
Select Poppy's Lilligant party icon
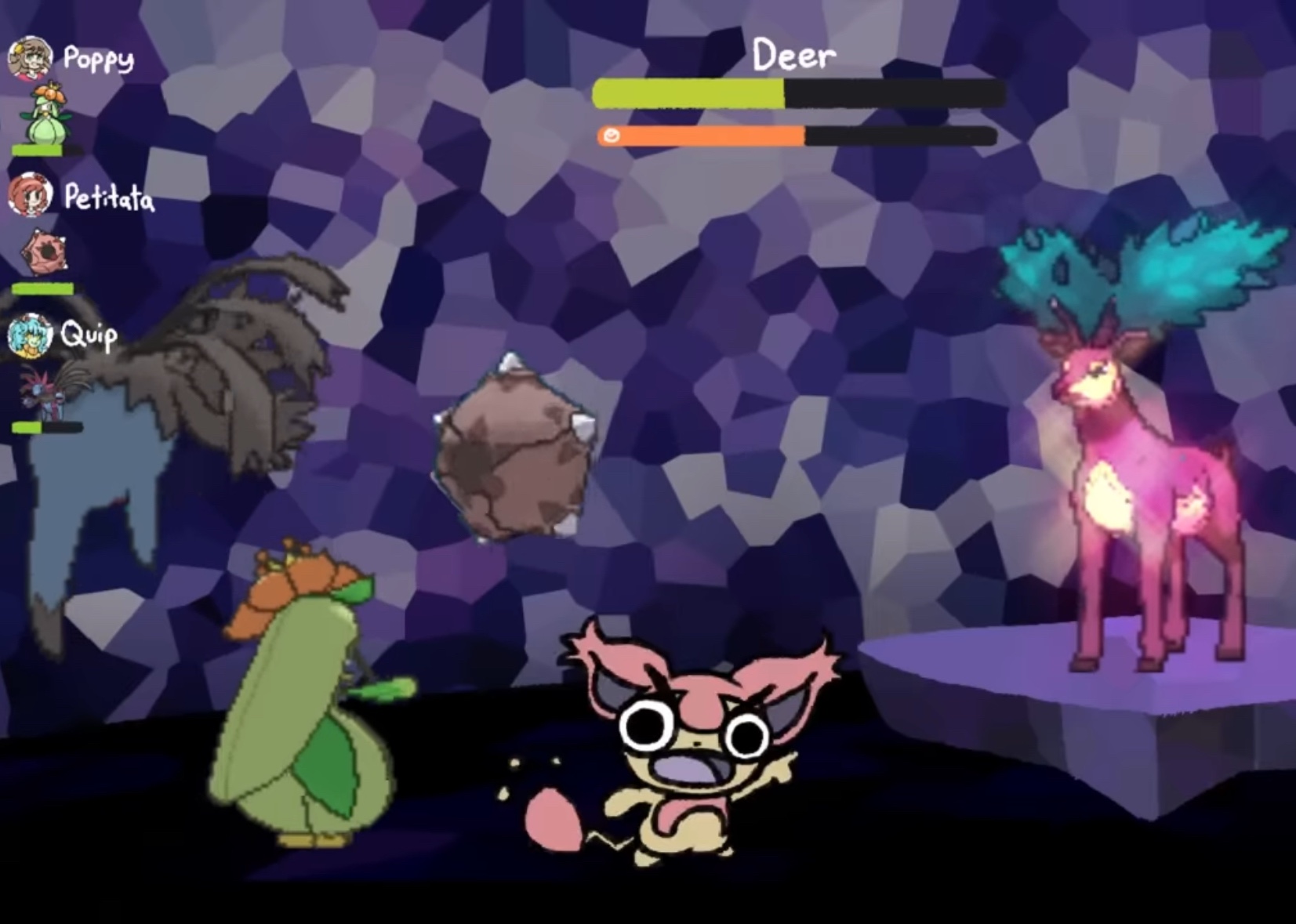(47, 114)
